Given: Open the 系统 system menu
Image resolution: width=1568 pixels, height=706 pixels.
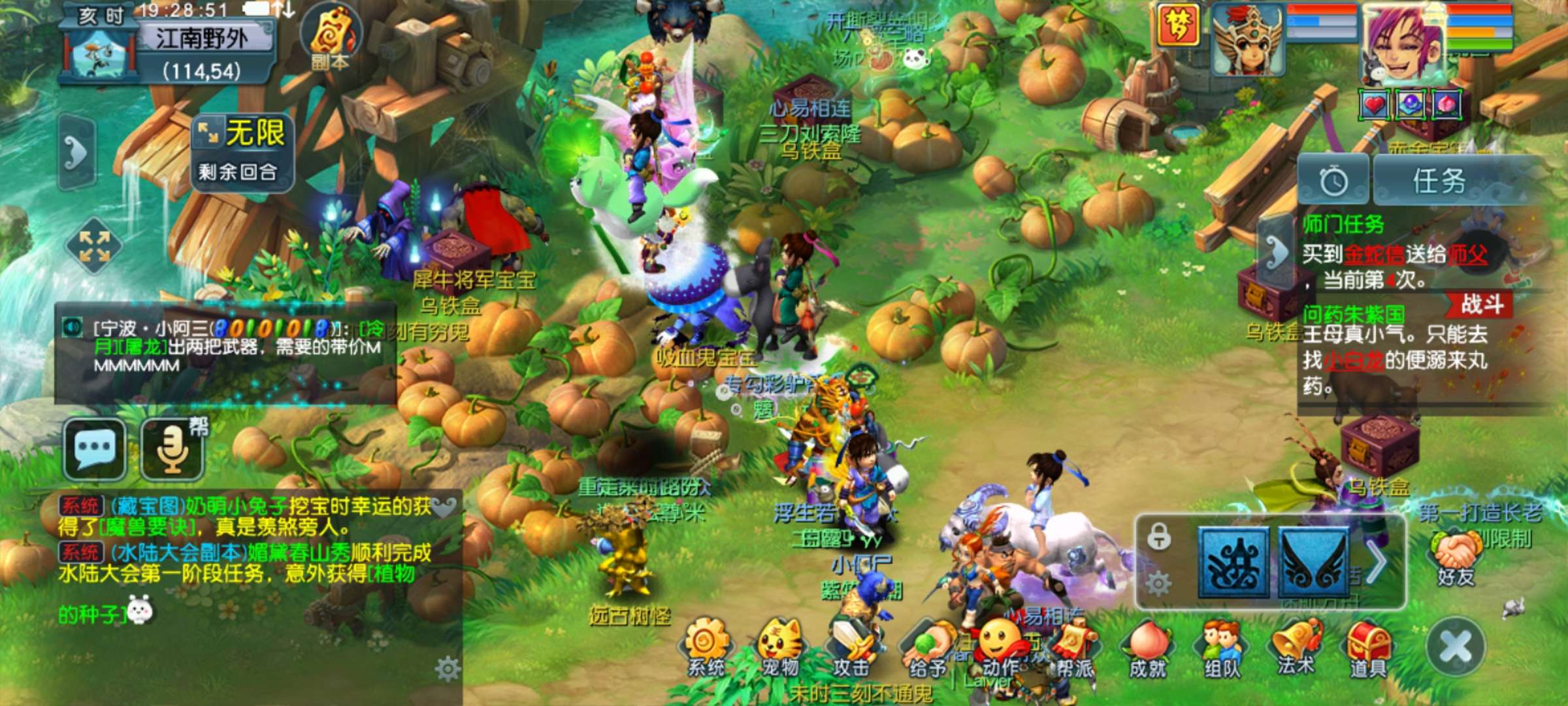Looking at the screenshot, I should (x=706, y=647).
